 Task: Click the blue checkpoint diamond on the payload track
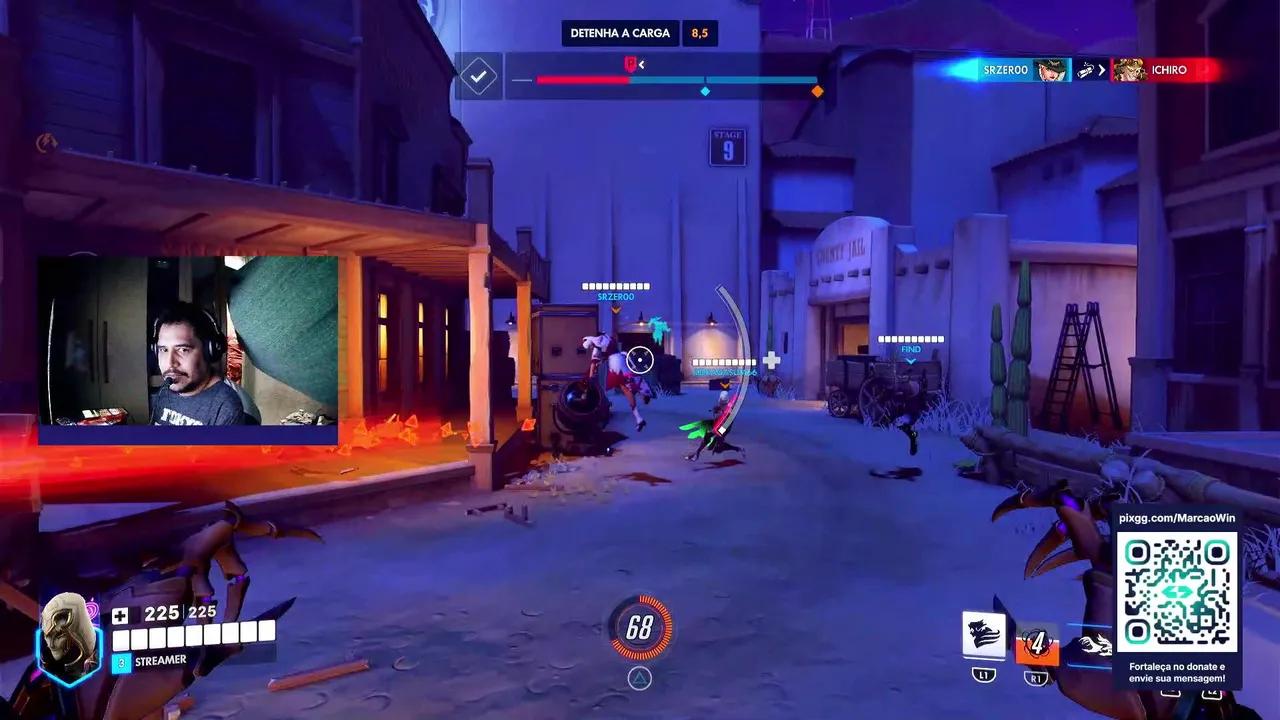click(x=706, y=90)
